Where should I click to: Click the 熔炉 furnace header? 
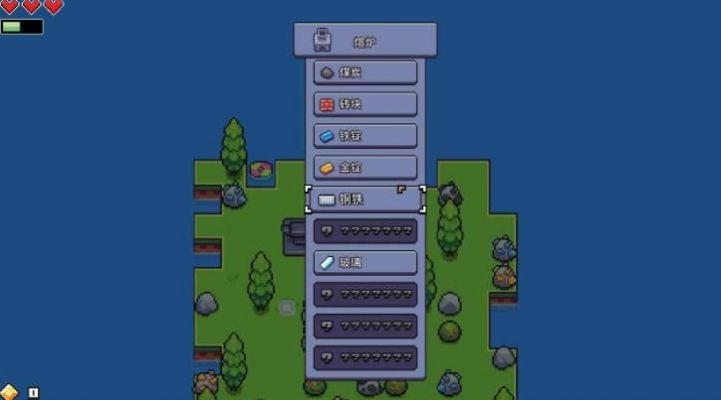click(x=365, y=41)
